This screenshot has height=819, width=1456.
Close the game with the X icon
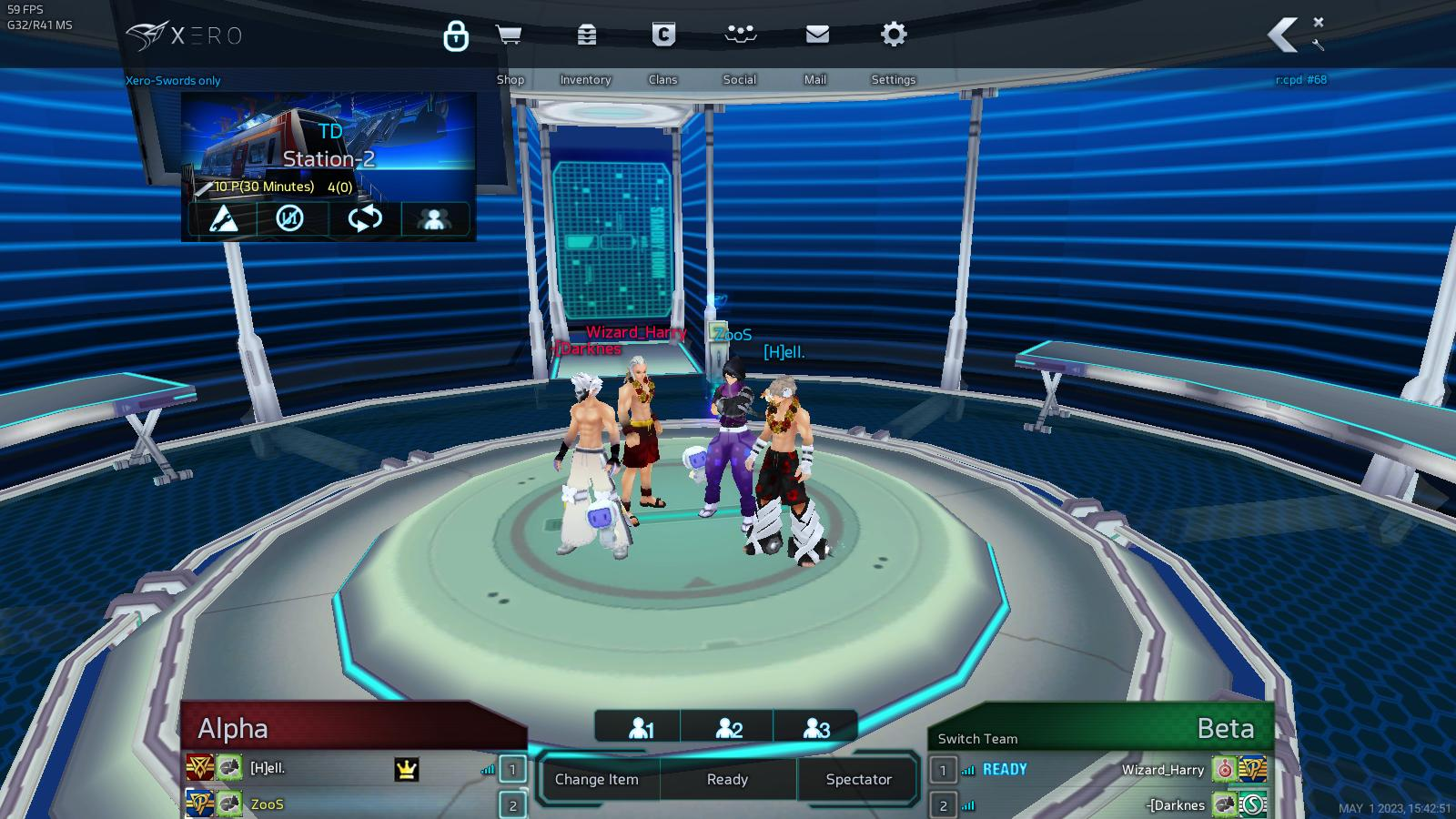[1319, 22]
